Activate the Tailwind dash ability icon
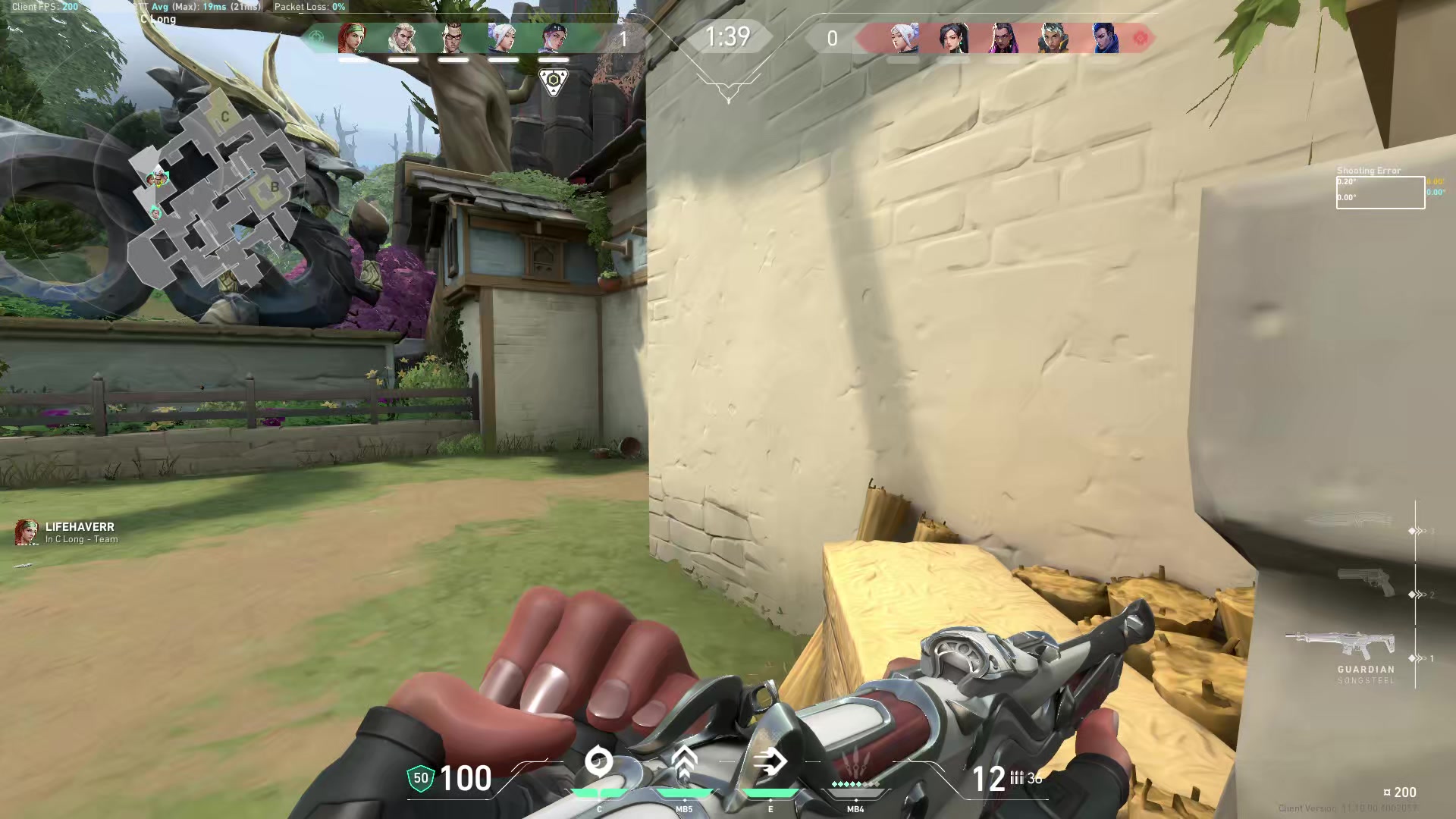The width and height of the screenshot is (1456, 819). pos(770,762)
